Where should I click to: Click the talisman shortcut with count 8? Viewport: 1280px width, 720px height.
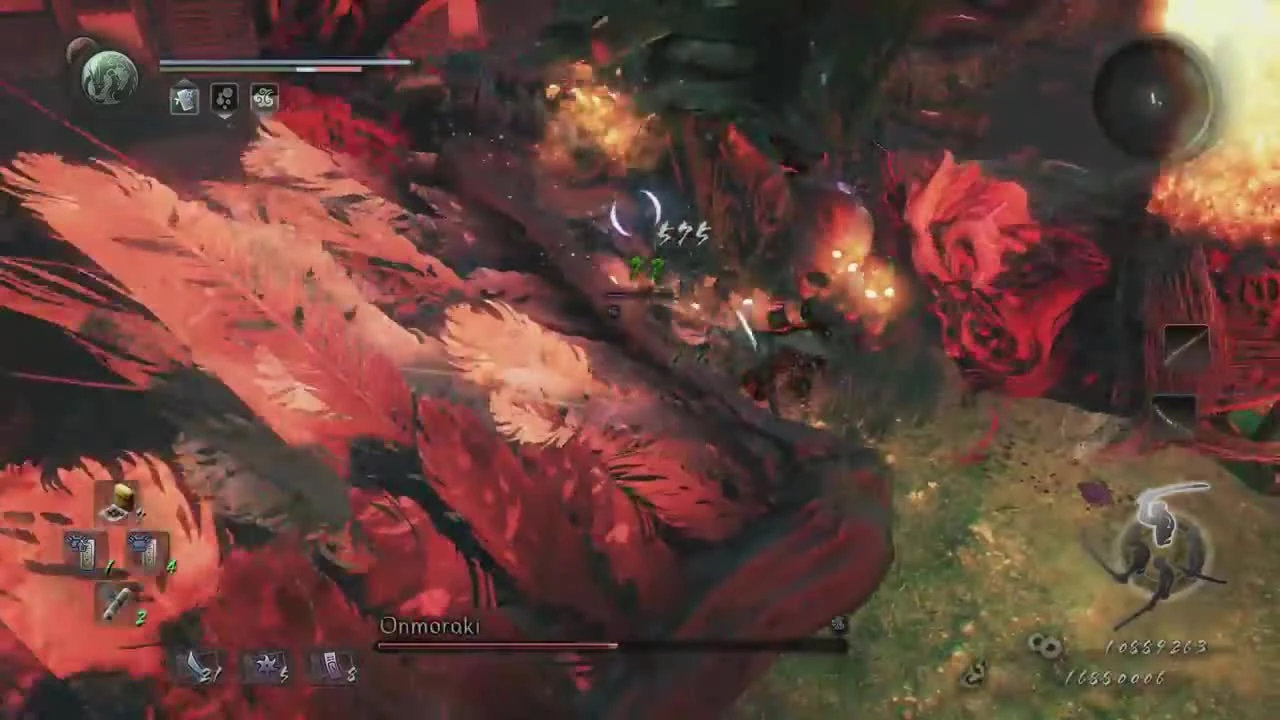[x=332, y=668]
